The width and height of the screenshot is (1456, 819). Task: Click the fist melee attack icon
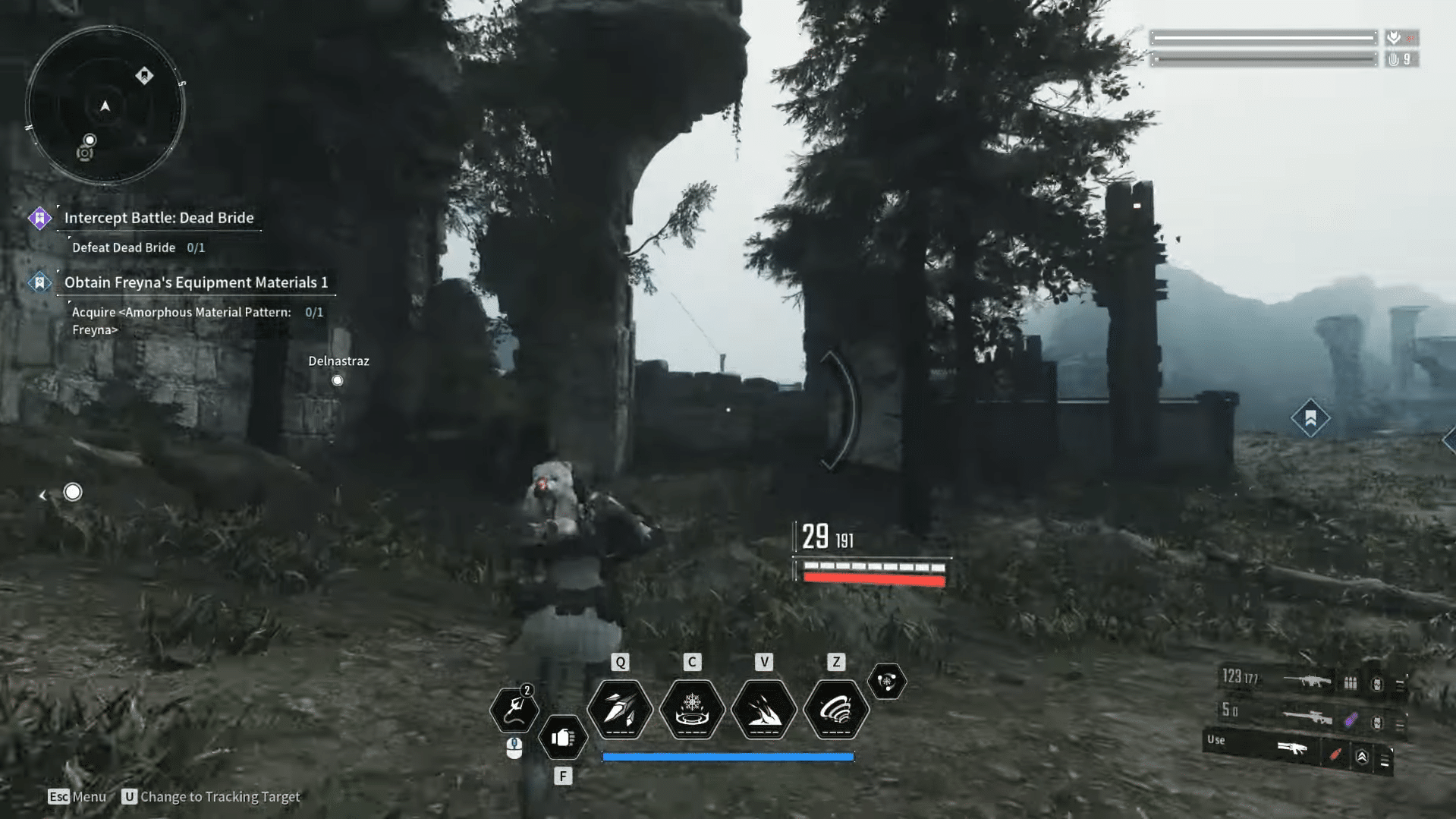[x=563, y=737]
